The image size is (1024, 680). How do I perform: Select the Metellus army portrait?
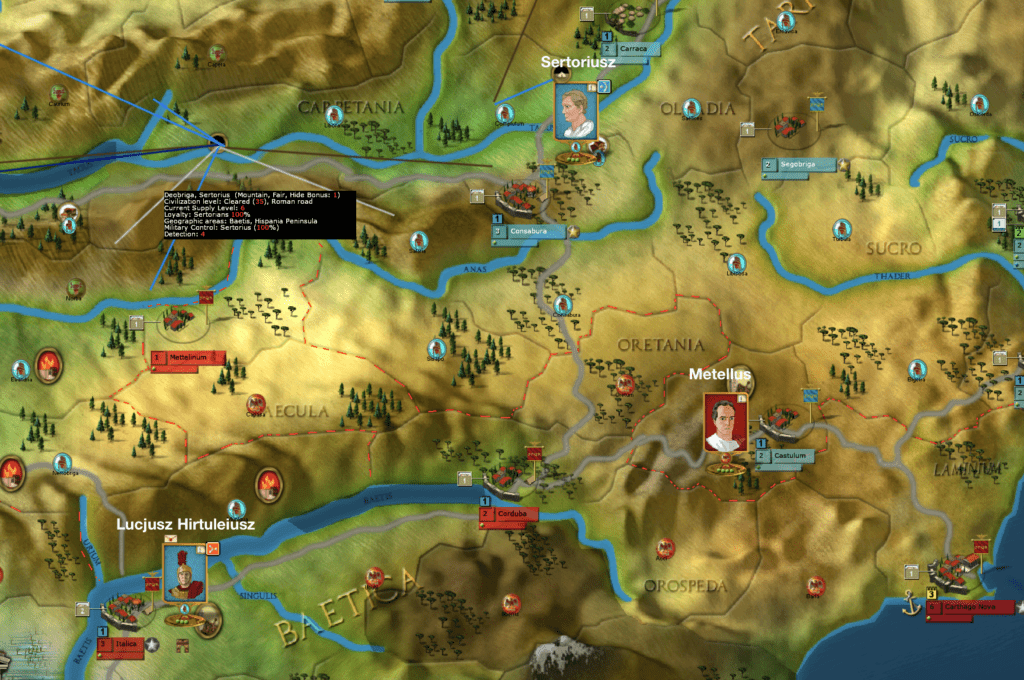pos(724,422)
